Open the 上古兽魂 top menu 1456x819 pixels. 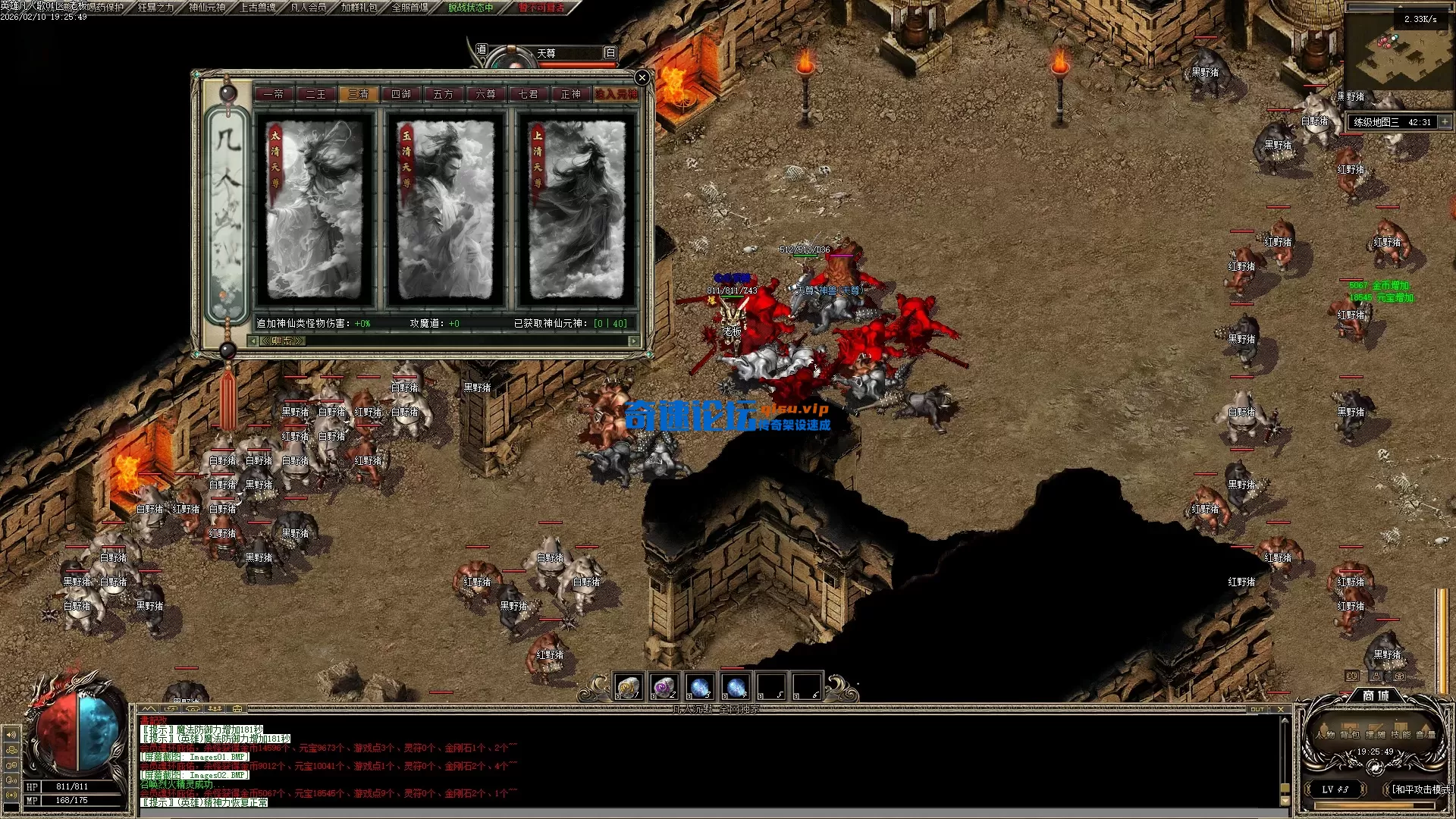[258, 8]
